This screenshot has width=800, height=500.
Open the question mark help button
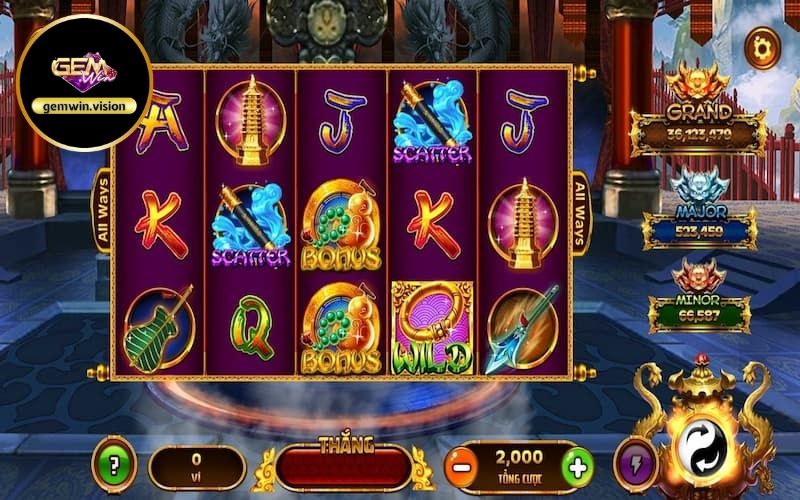pyautogui.click(x=114, y=466)
